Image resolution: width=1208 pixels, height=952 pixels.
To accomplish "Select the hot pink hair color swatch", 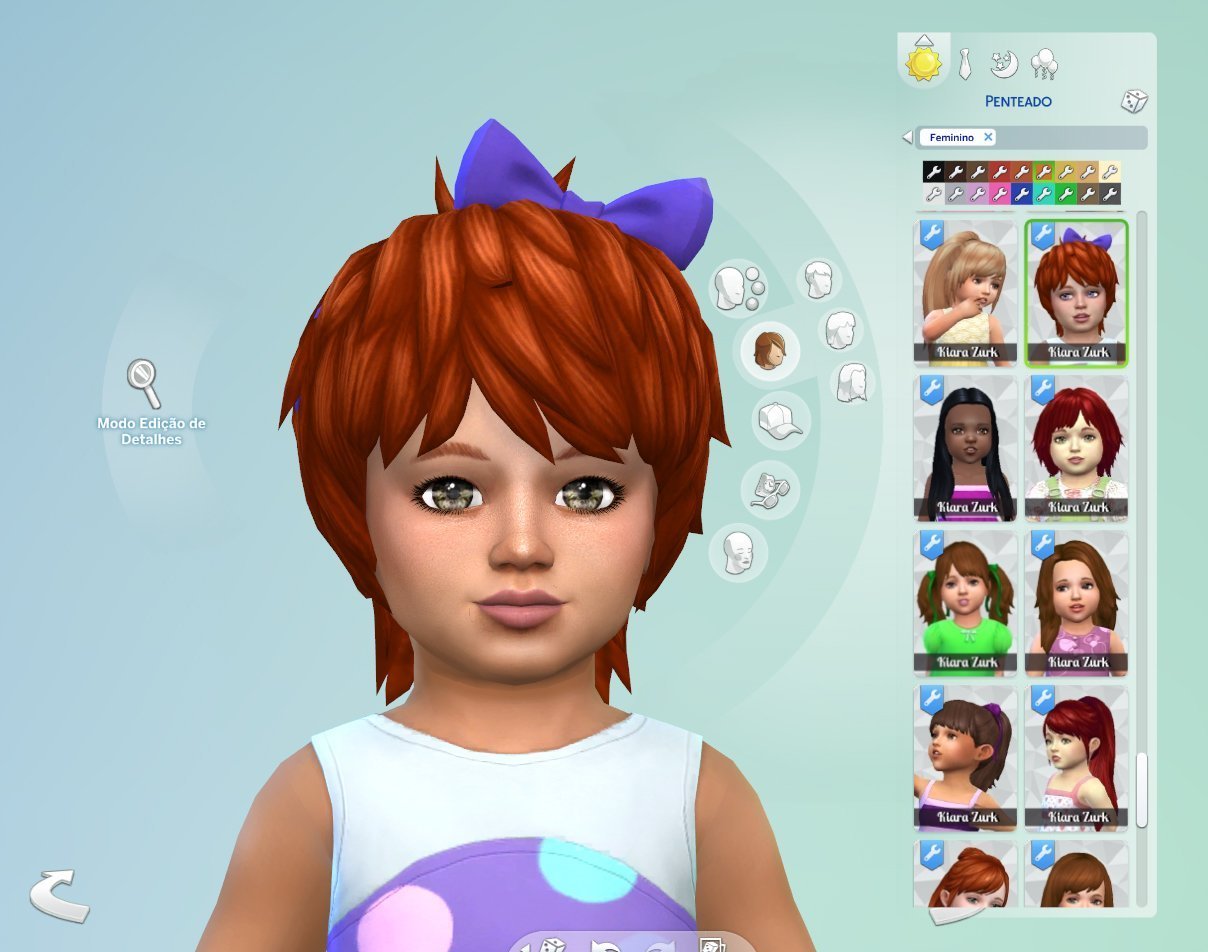I will (999, 194).
